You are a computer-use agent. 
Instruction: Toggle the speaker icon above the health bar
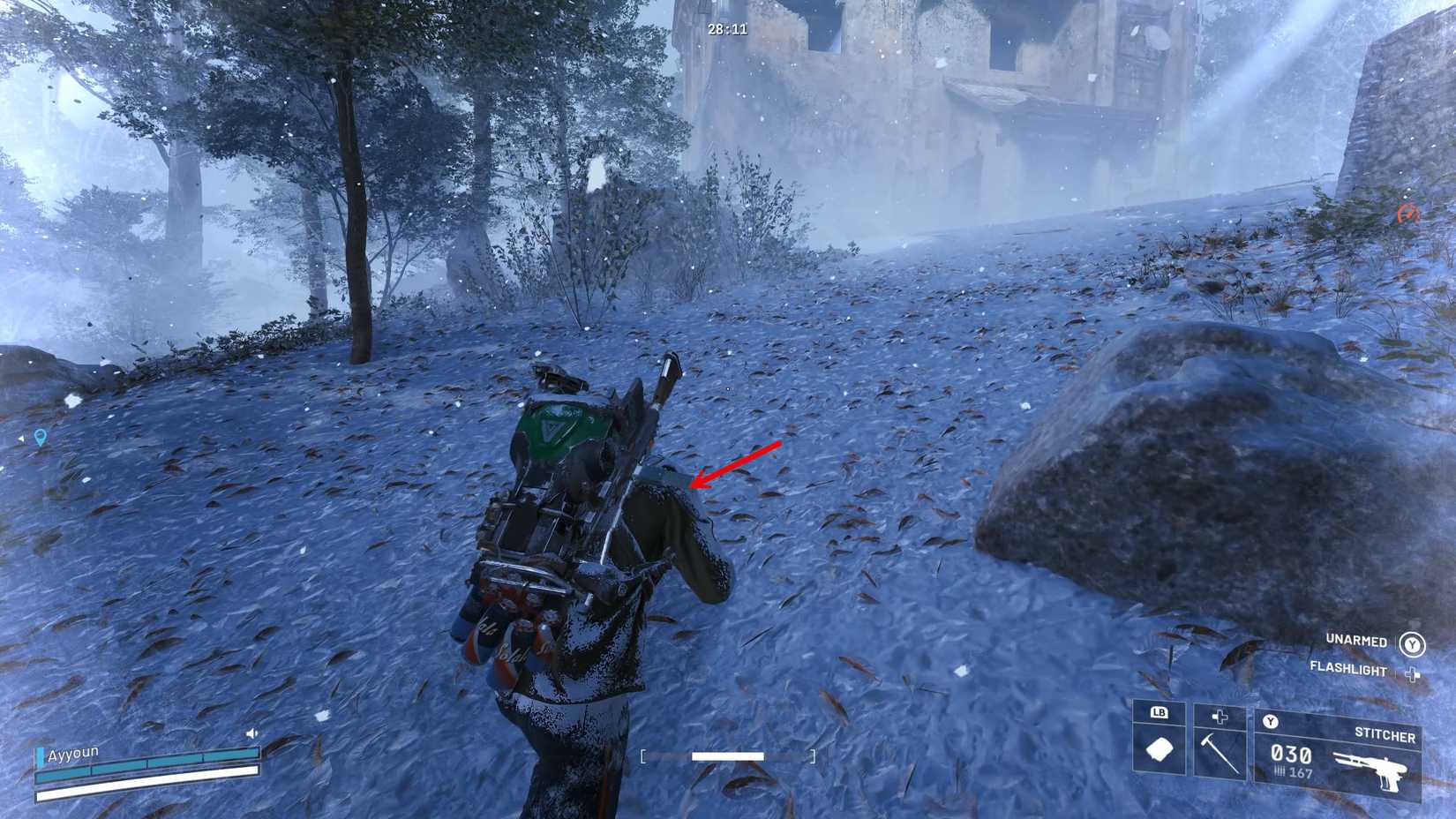coord(251,733)
